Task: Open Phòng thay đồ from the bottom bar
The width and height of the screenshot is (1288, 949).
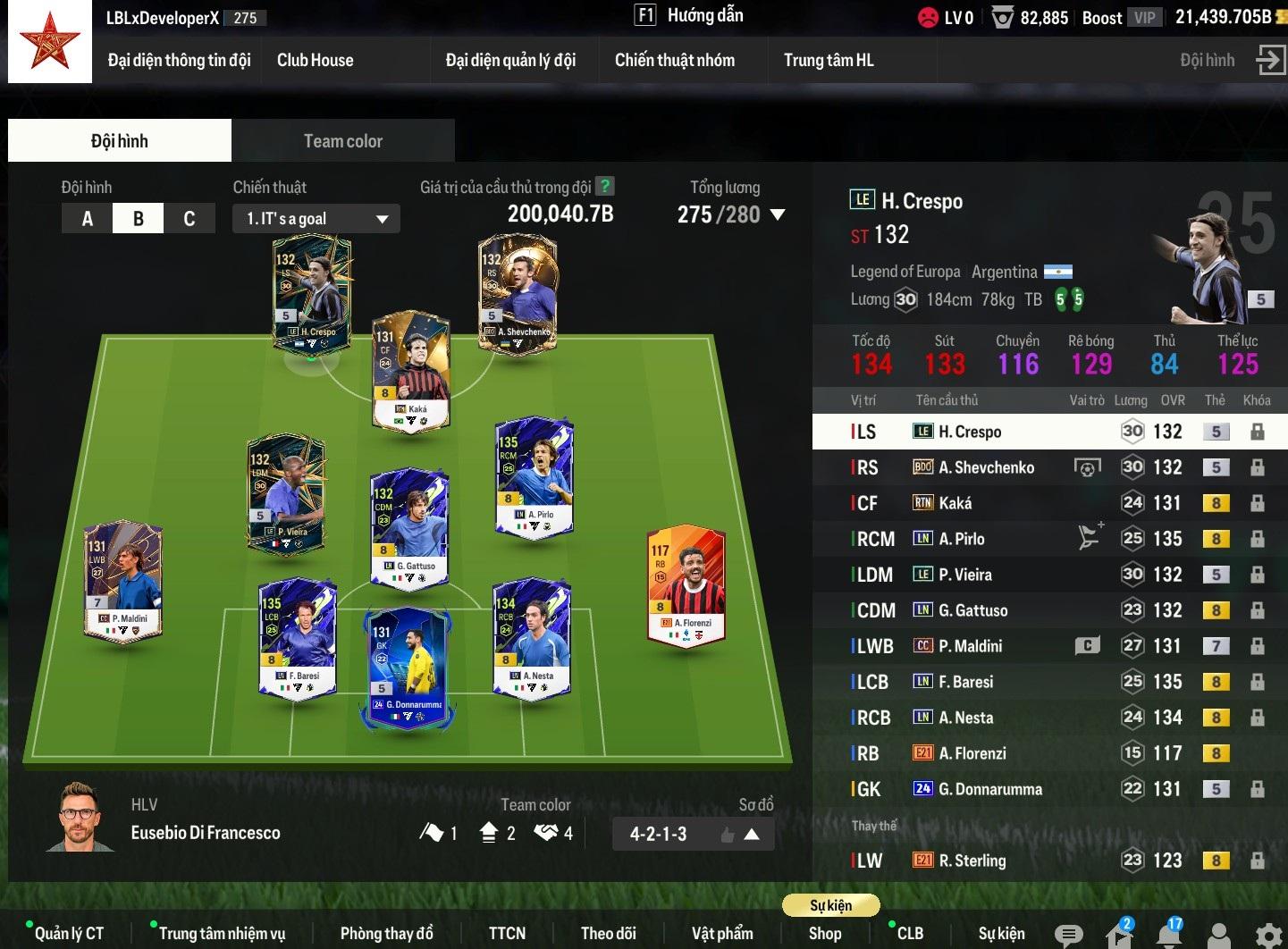Action: pos(386,933)
